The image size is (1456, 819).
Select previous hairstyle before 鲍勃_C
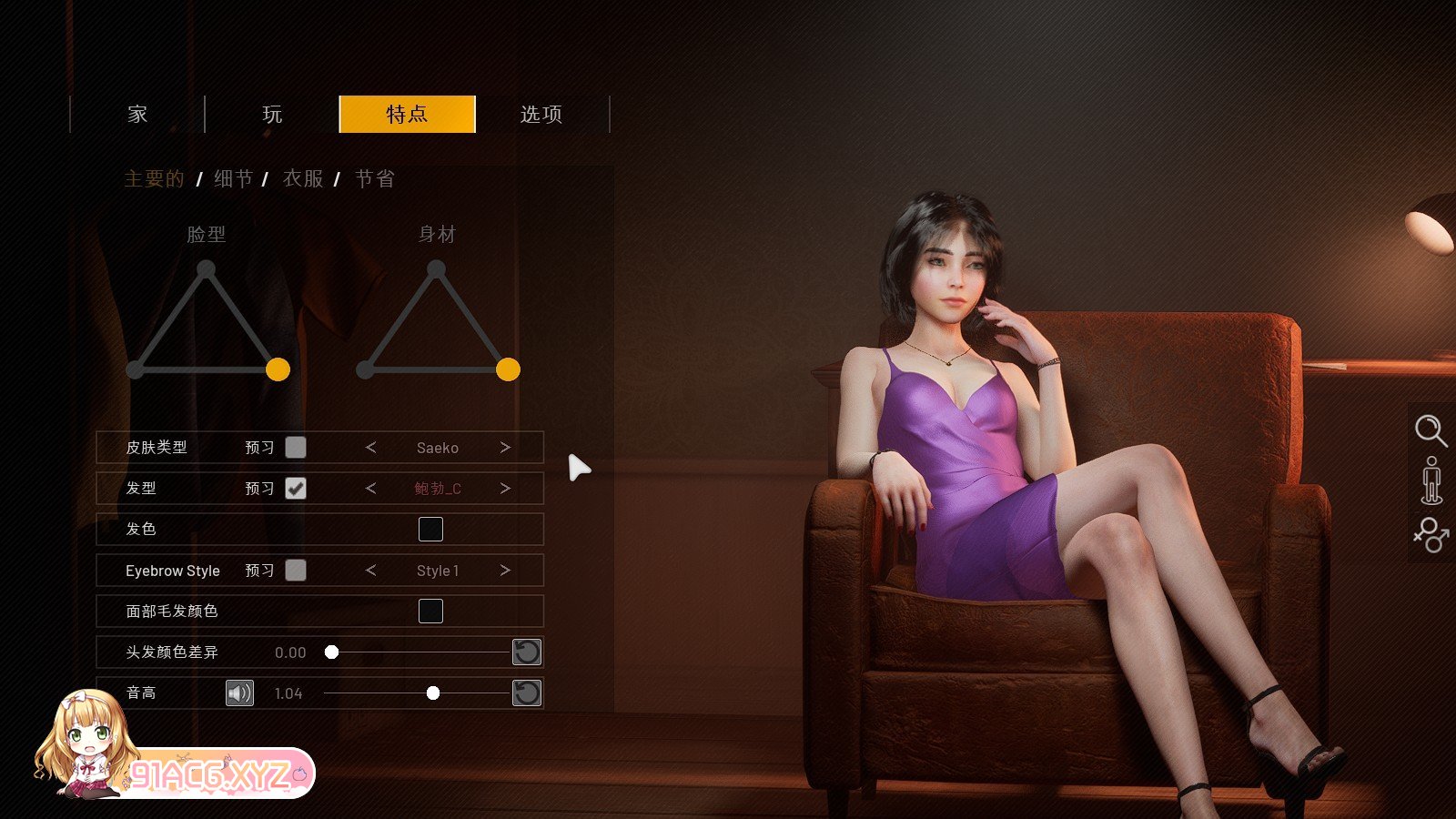[370, 489]
